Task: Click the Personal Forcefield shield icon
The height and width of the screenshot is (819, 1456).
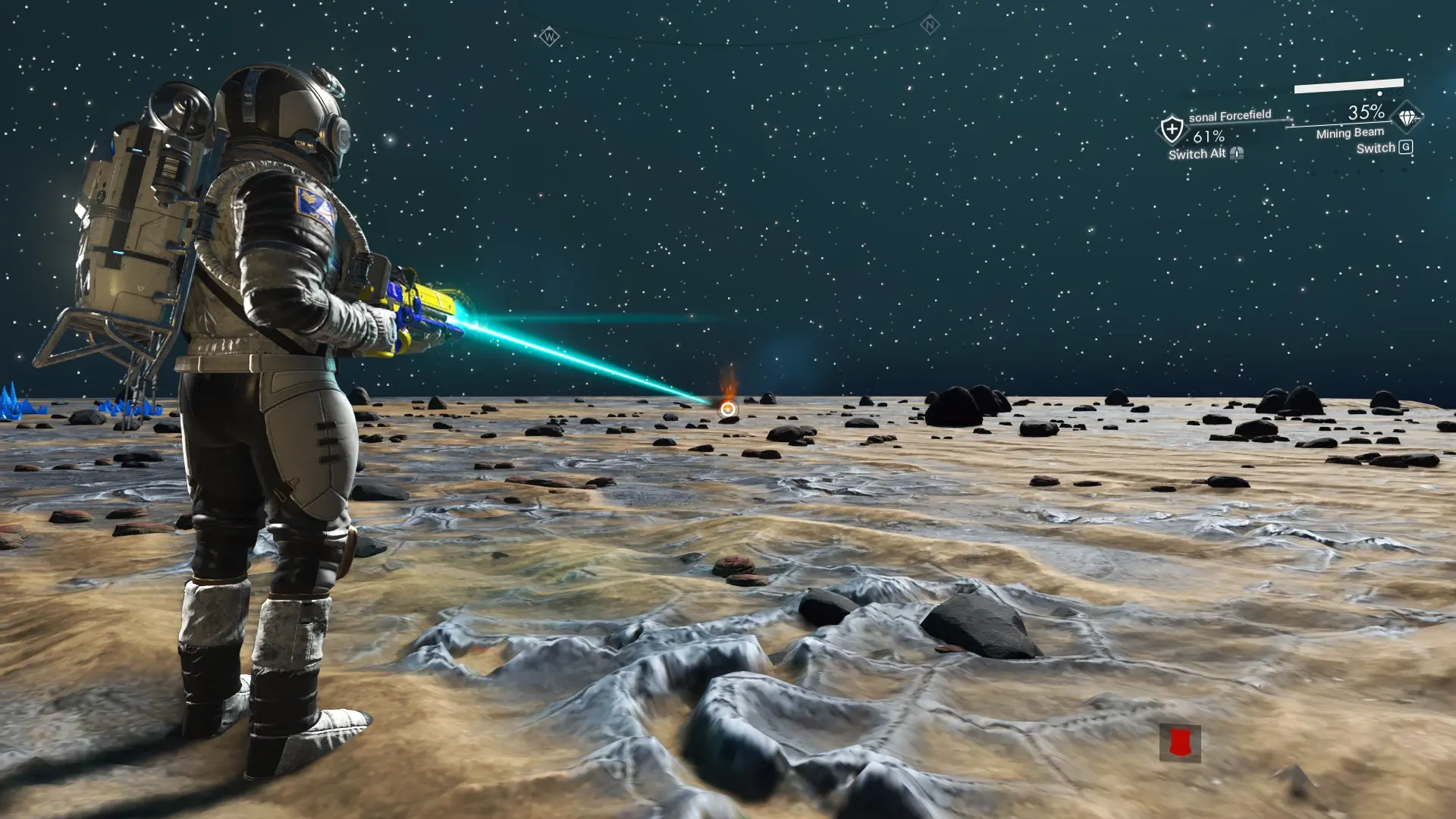Action: pos(1172,129)
